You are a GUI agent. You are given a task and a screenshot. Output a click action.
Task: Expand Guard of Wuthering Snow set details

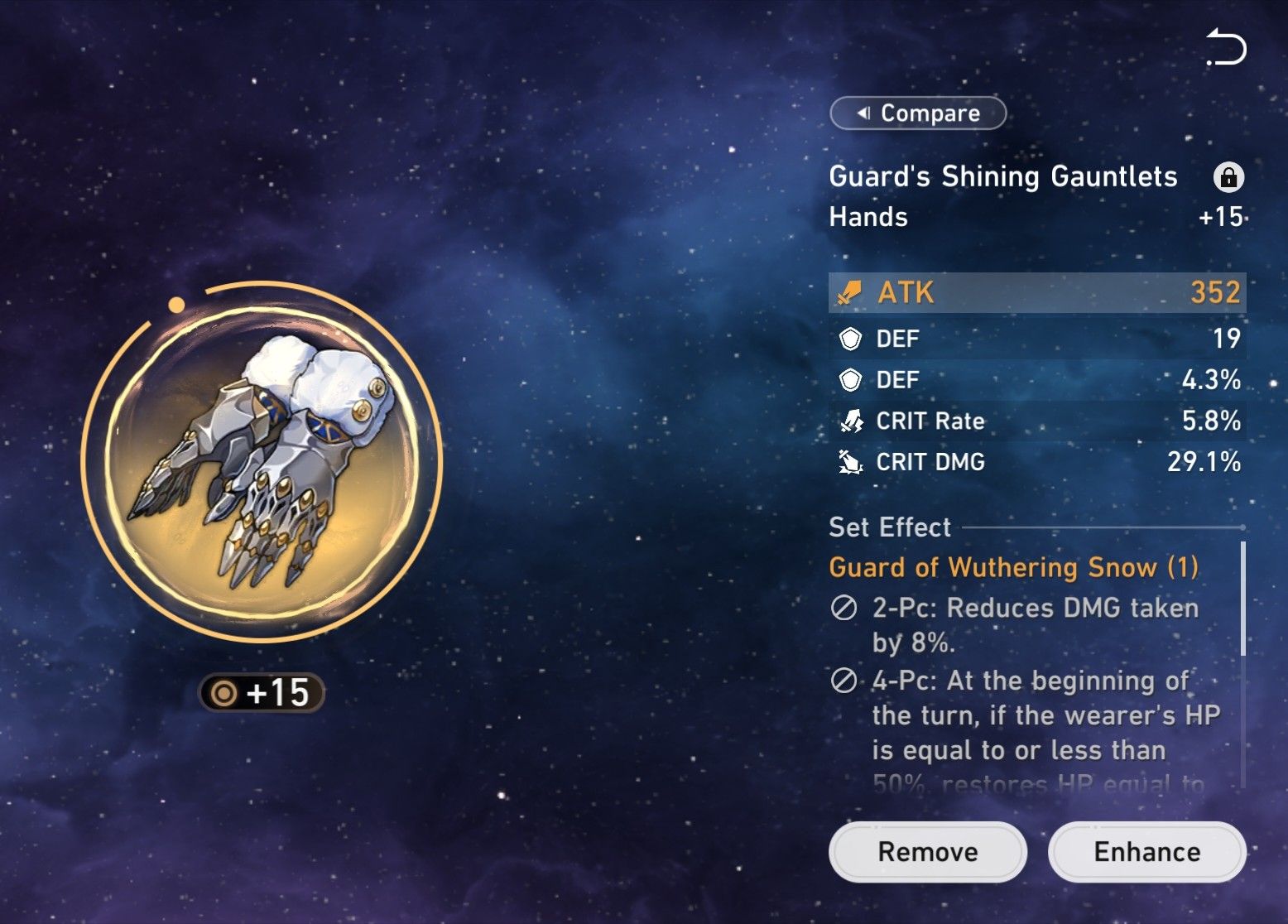[1014, 567]
